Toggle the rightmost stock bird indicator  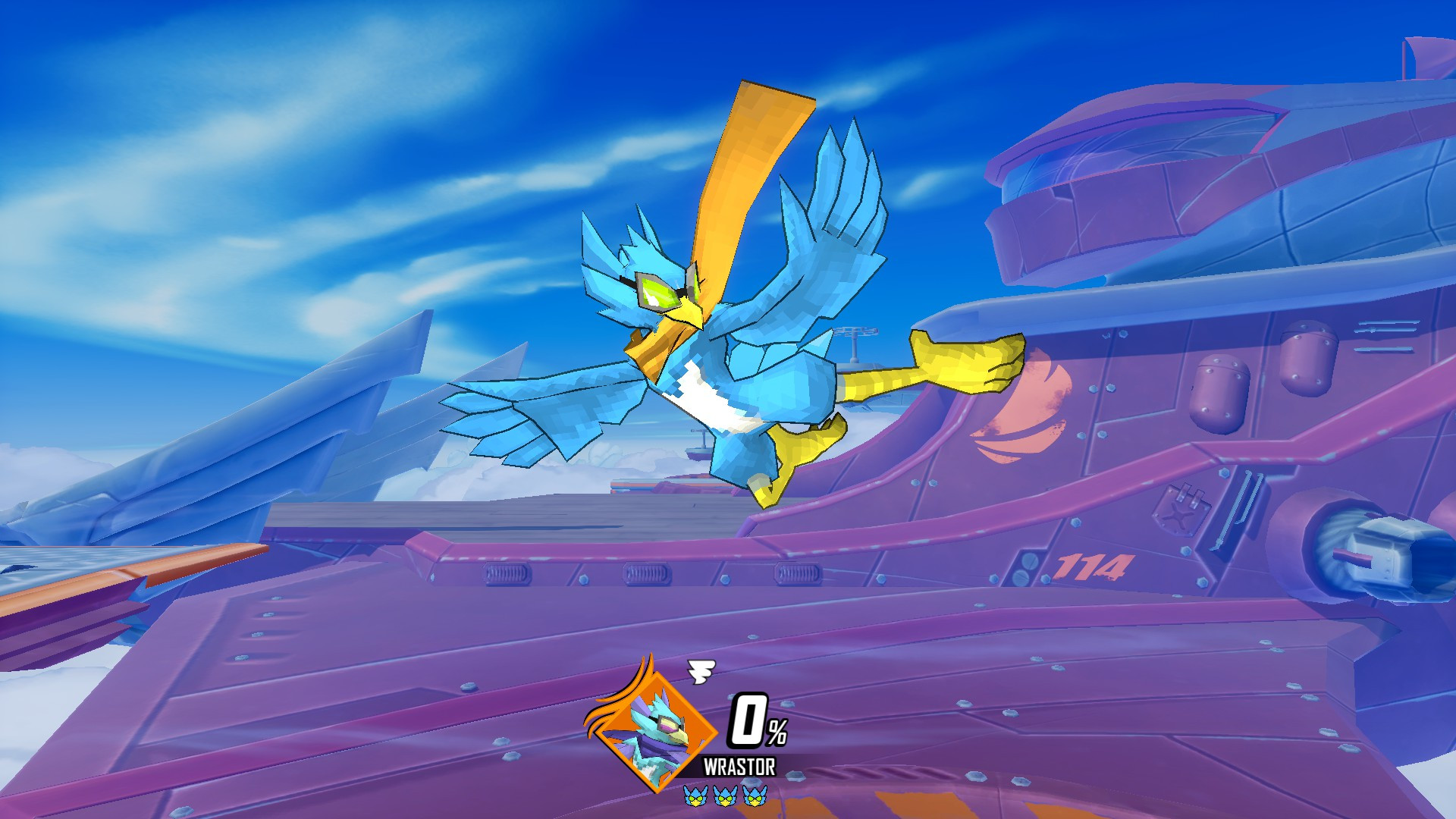754,797
